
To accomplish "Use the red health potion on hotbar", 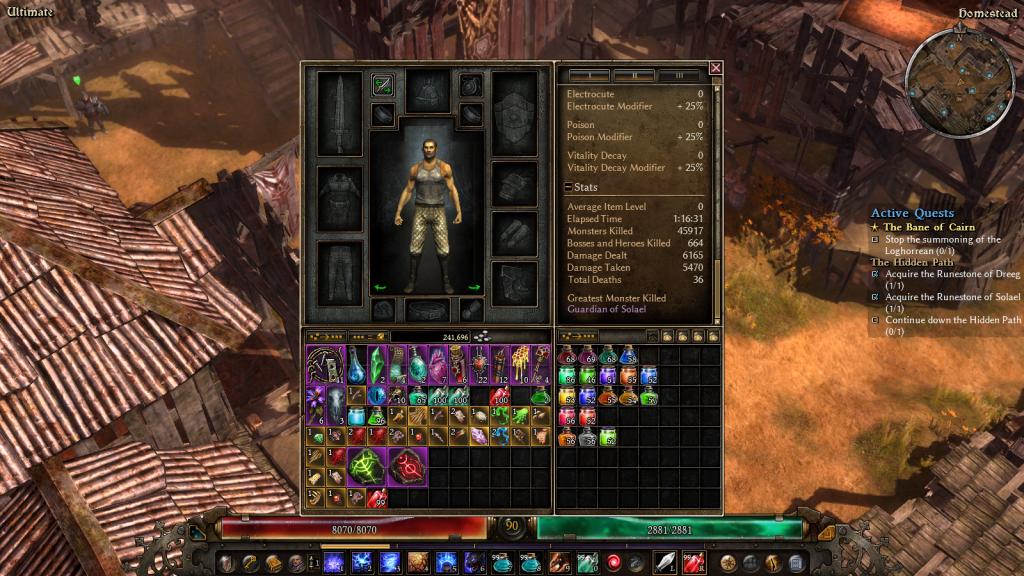I will click(x=693, y=562).
